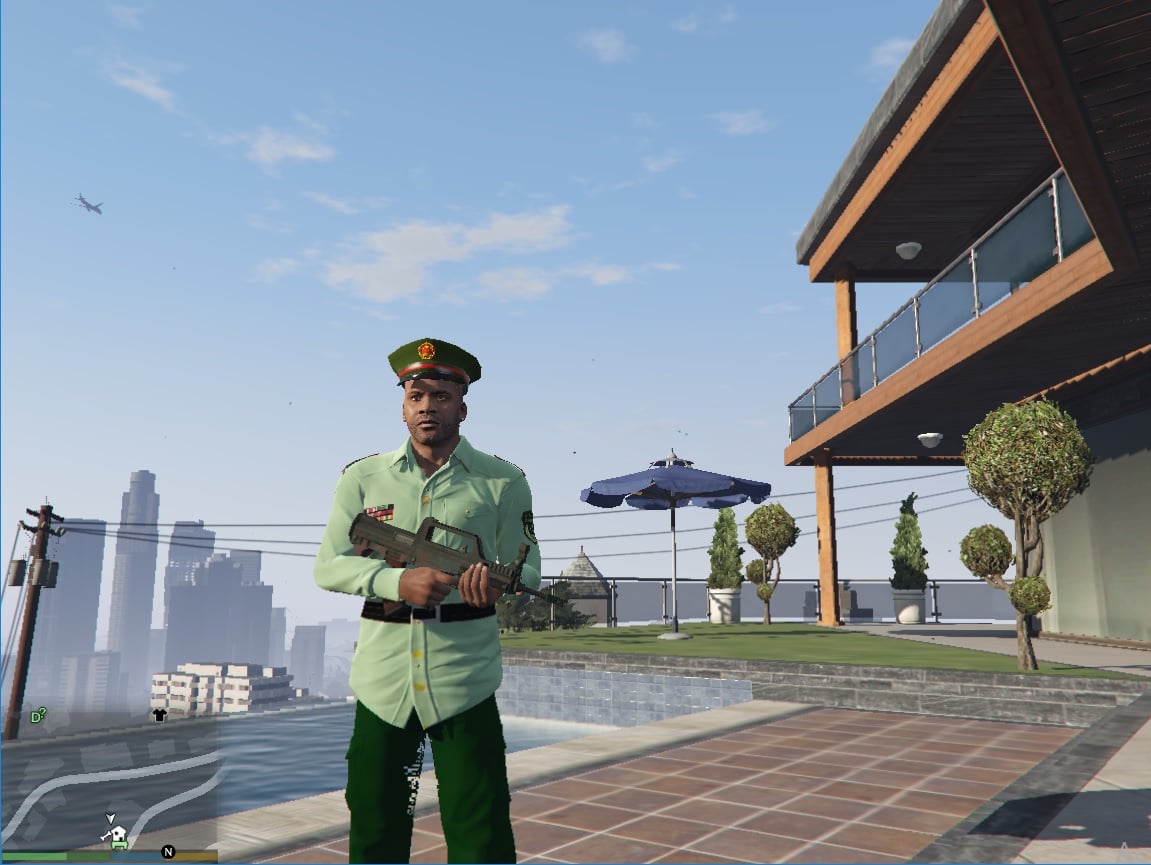Select the white safehouse blip on the minimap
This screenshot has width=1151, height=865.
118,834
